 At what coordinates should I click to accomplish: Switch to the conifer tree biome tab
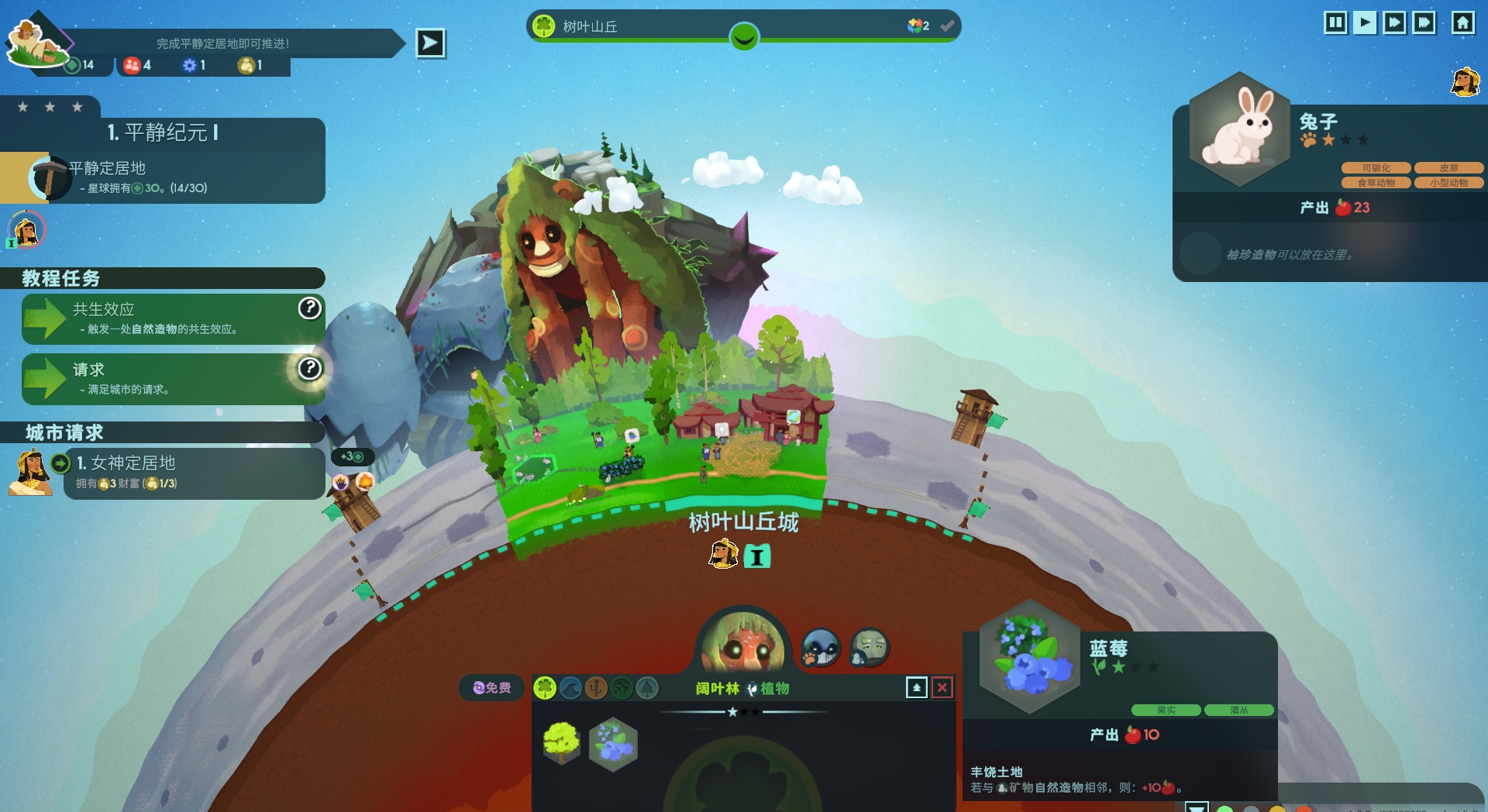(x=647, y=687)
